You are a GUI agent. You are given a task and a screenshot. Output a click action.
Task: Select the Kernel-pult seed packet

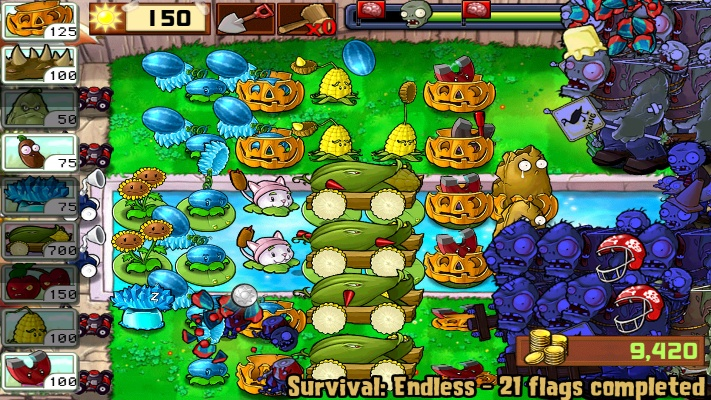(39, 326)
